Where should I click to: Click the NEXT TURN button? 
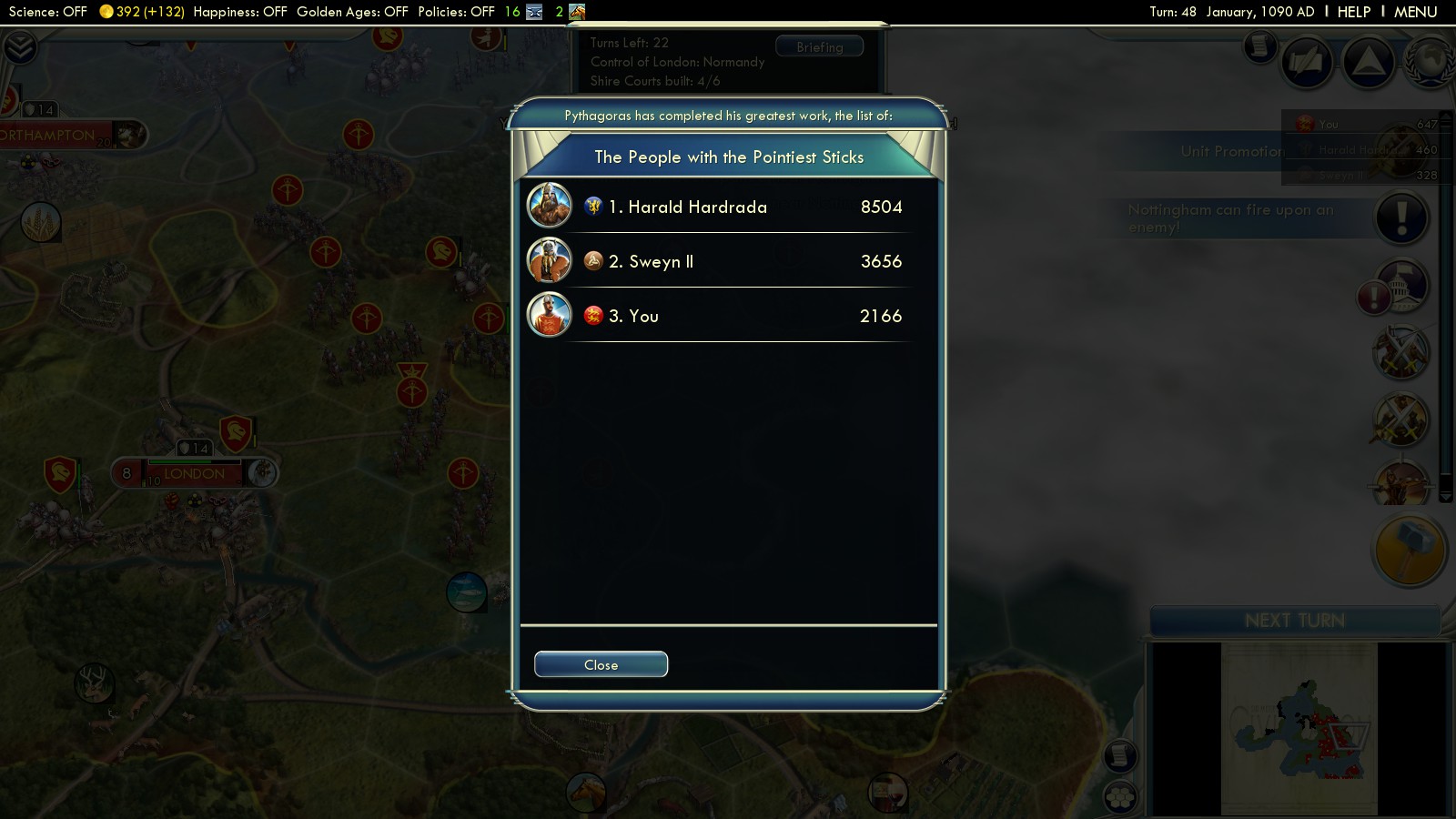1294,621
